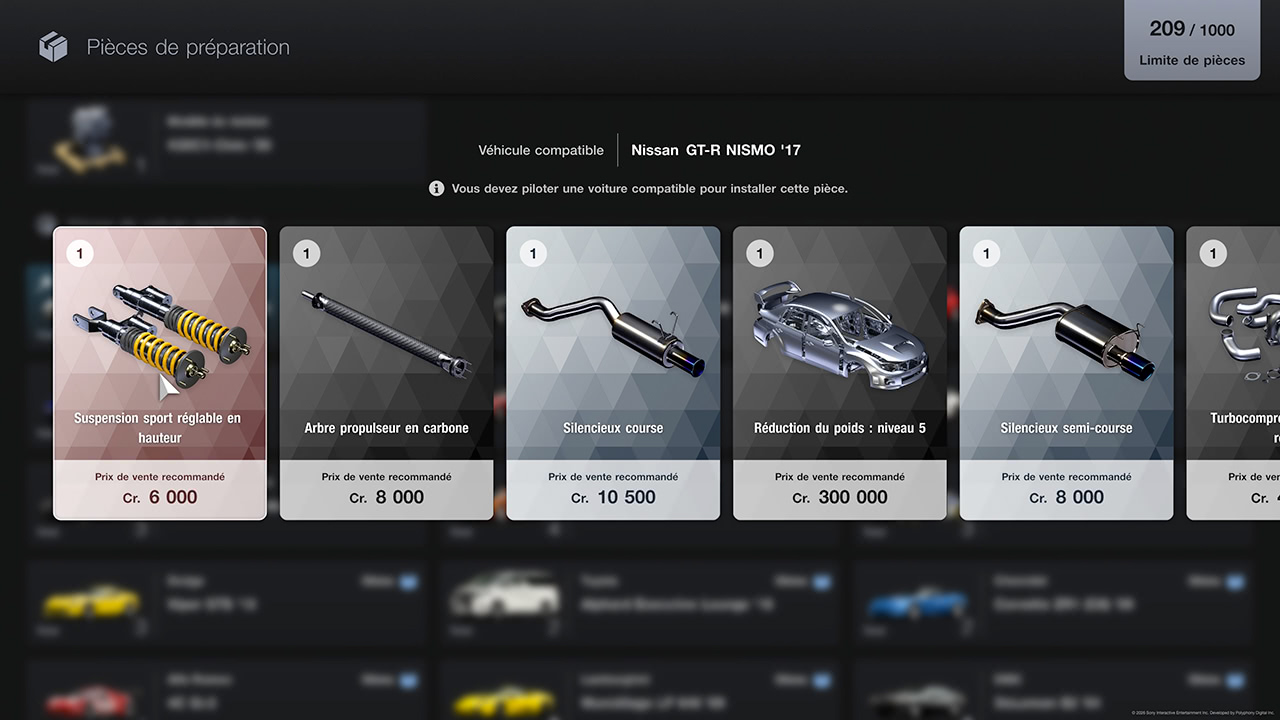Select the Nissan GT-R NISMO '17 vehicle name
This screenshot has height=720, width=1280.
click(x=718, y=150)
